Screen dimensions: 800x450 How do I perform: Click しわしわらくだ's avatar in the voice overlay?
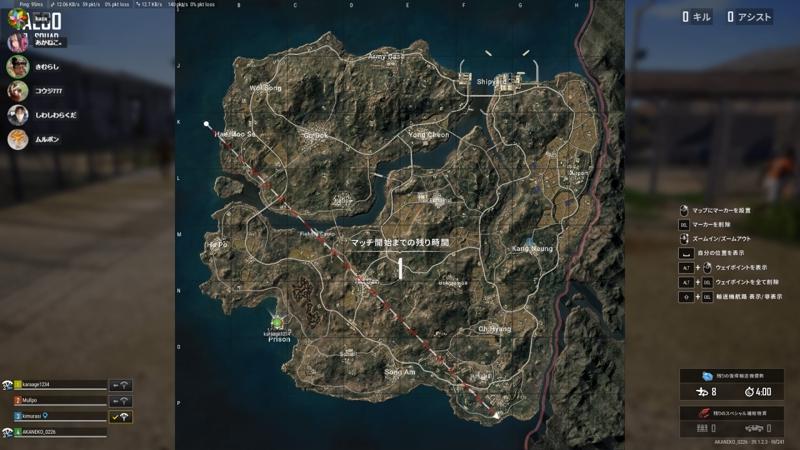click(x=17, y=115)
